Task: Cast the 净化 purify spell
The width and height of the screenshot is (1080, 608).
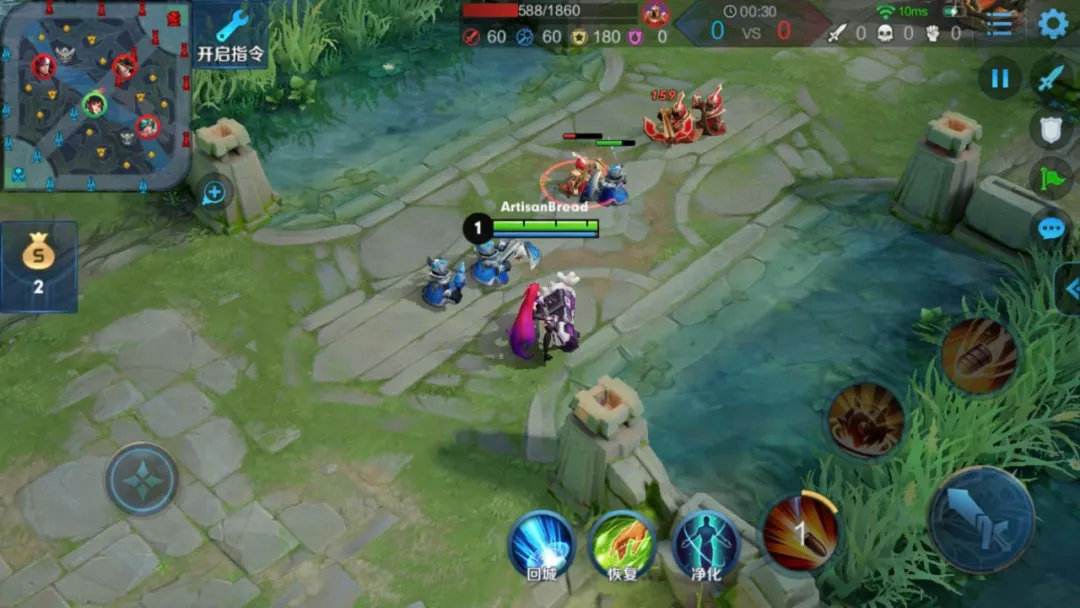Action: point(705,545)
